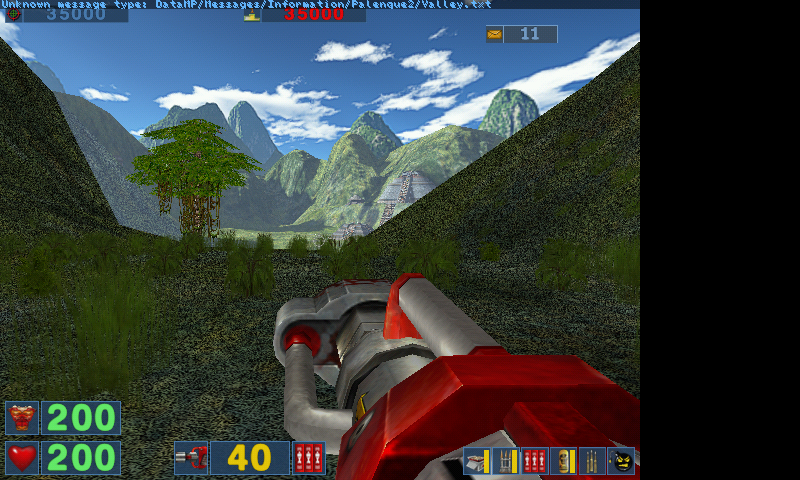Click the red armor vest icon

tap(22, 418)
